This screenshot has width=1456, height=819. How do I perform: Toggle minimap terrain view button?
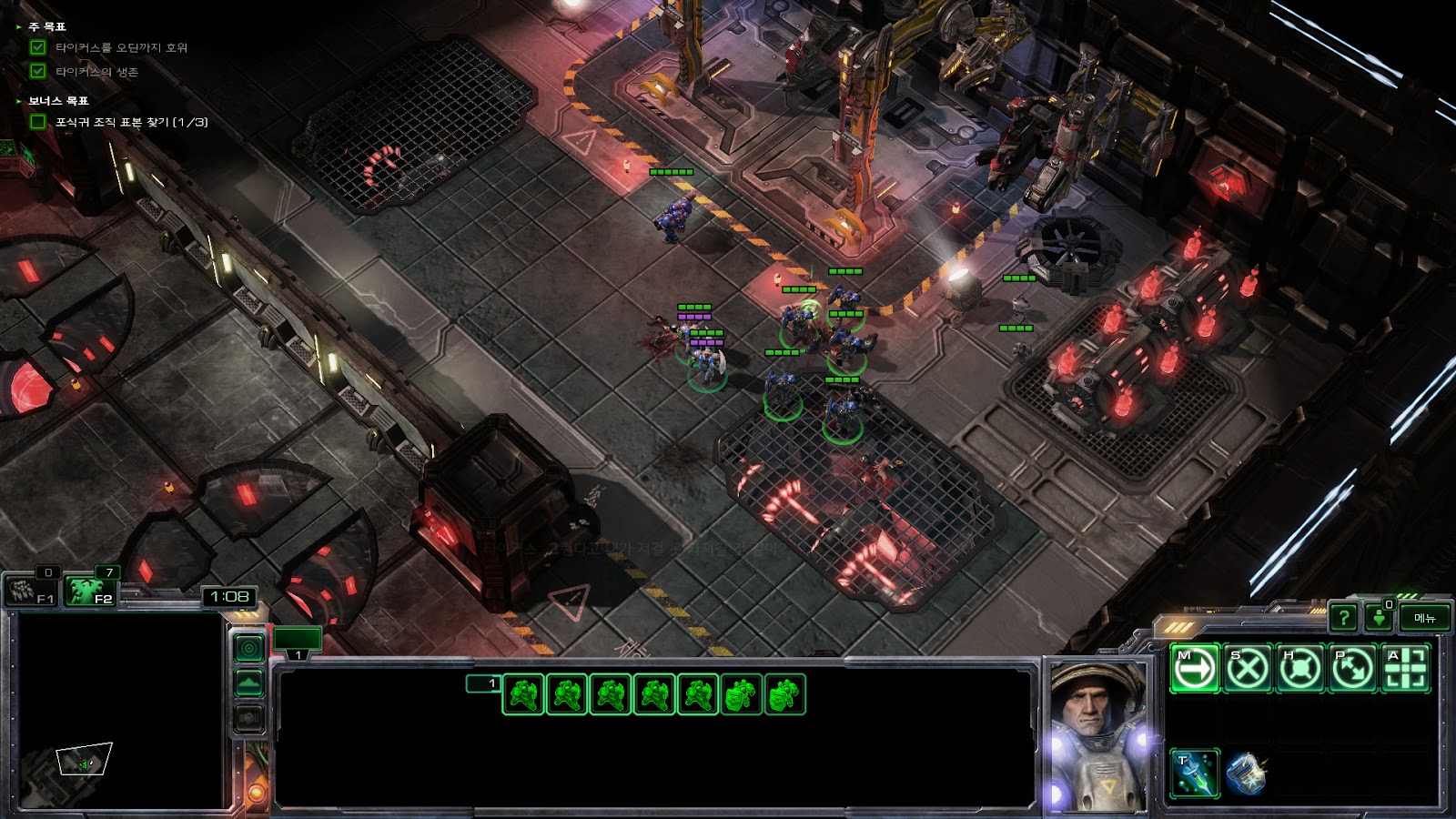coord(249,682)
